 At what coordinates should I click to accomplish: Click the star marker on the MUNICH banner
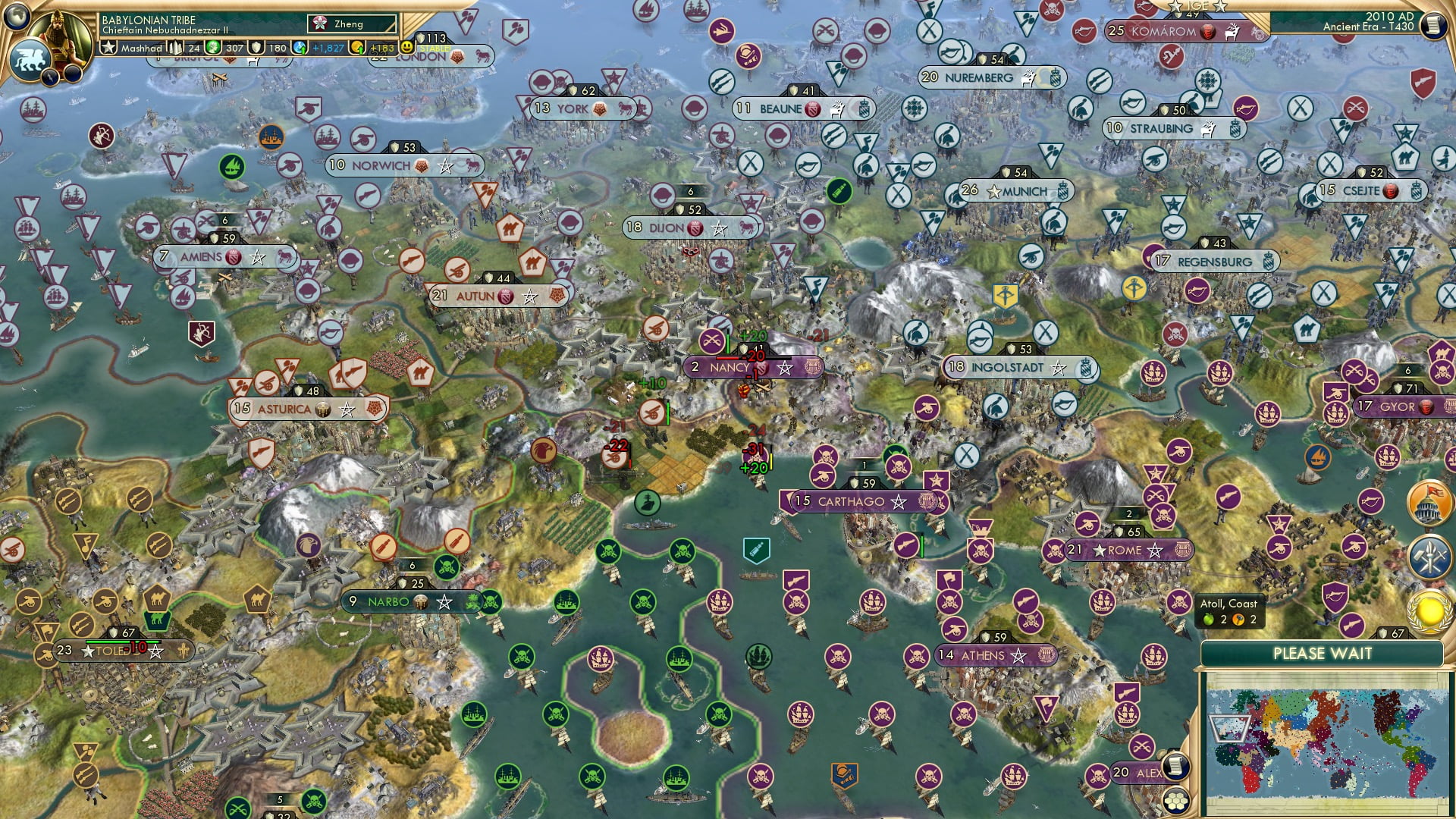pyautogui.click(x=994, y=192)
